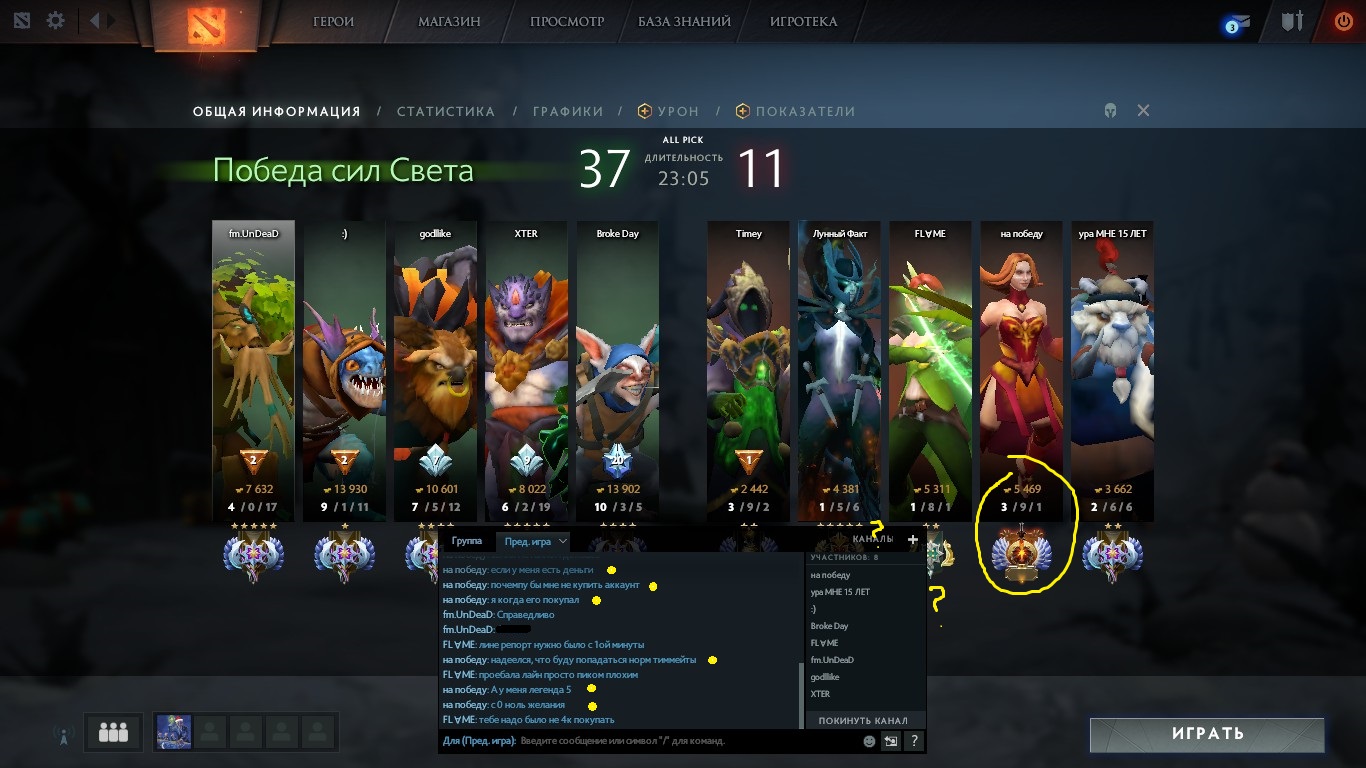Viewport: 1366px width, 768px height.
Task: Switch to the СТАТИСТИКА tab
Action: click(445, 112)
